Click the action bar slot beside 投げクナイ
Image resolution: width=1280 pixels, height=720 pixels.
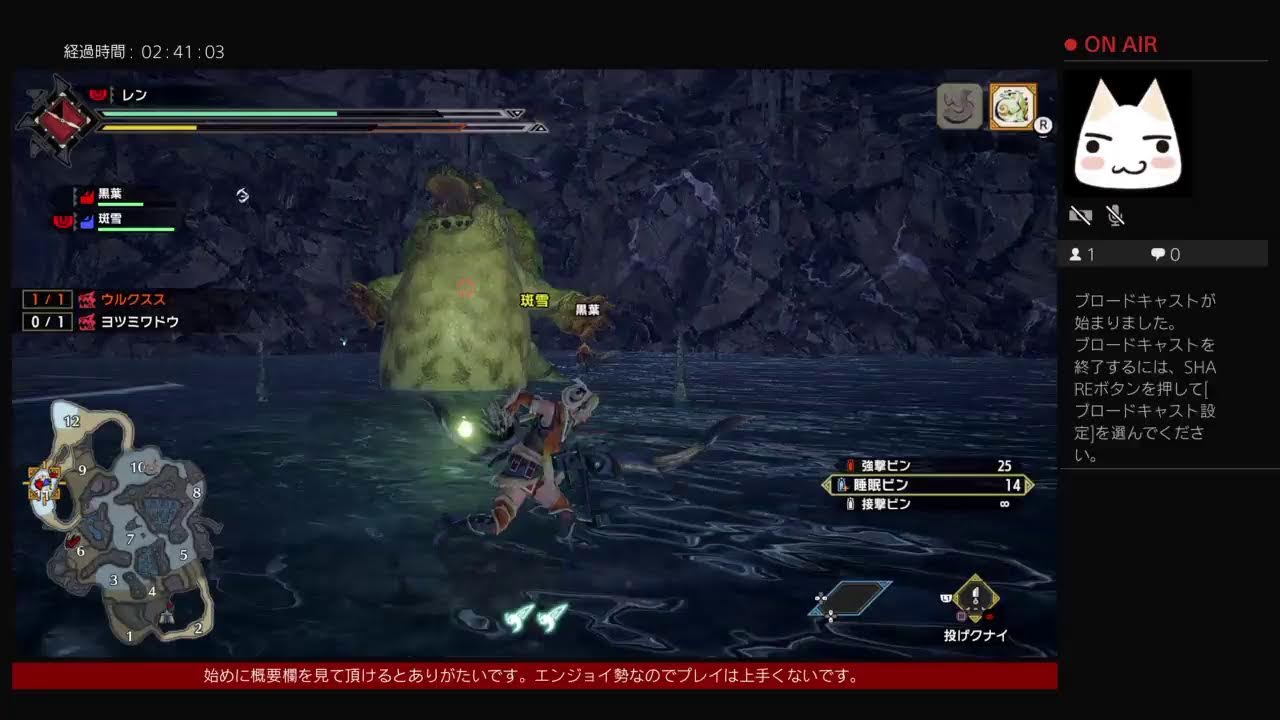click(x=850, y=598)
